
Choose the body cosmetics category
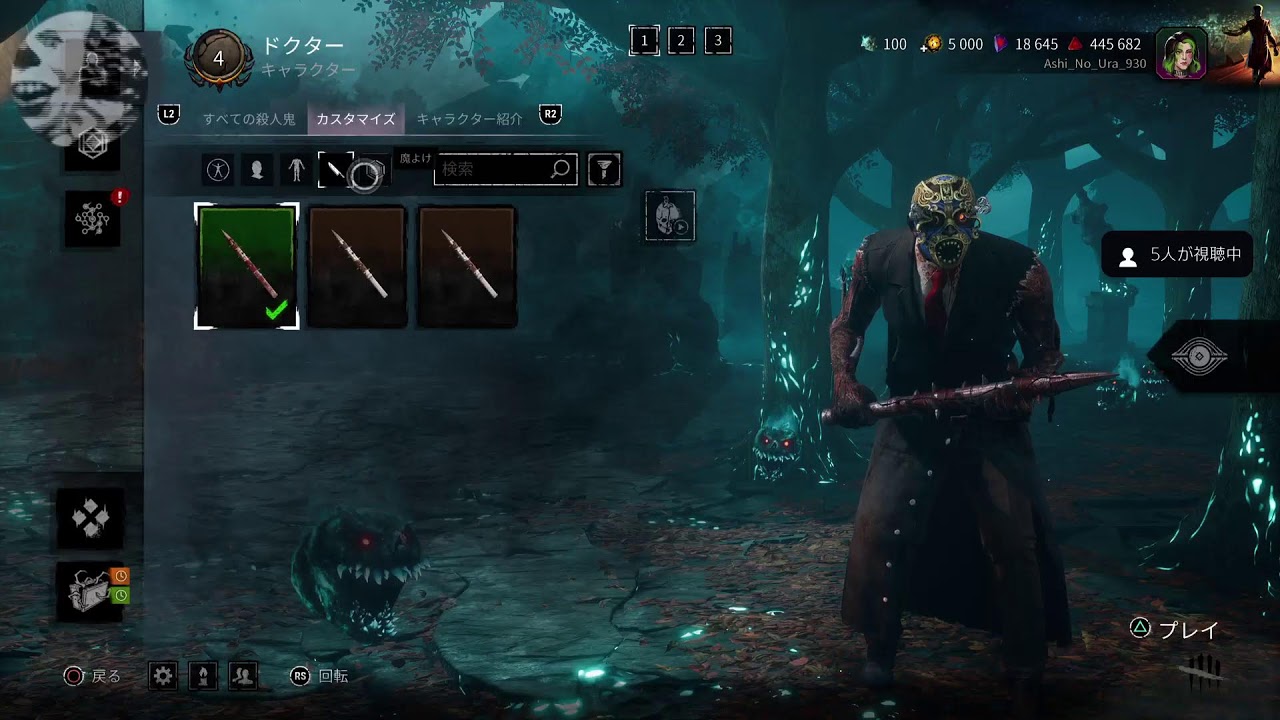(x=296, y=170)
